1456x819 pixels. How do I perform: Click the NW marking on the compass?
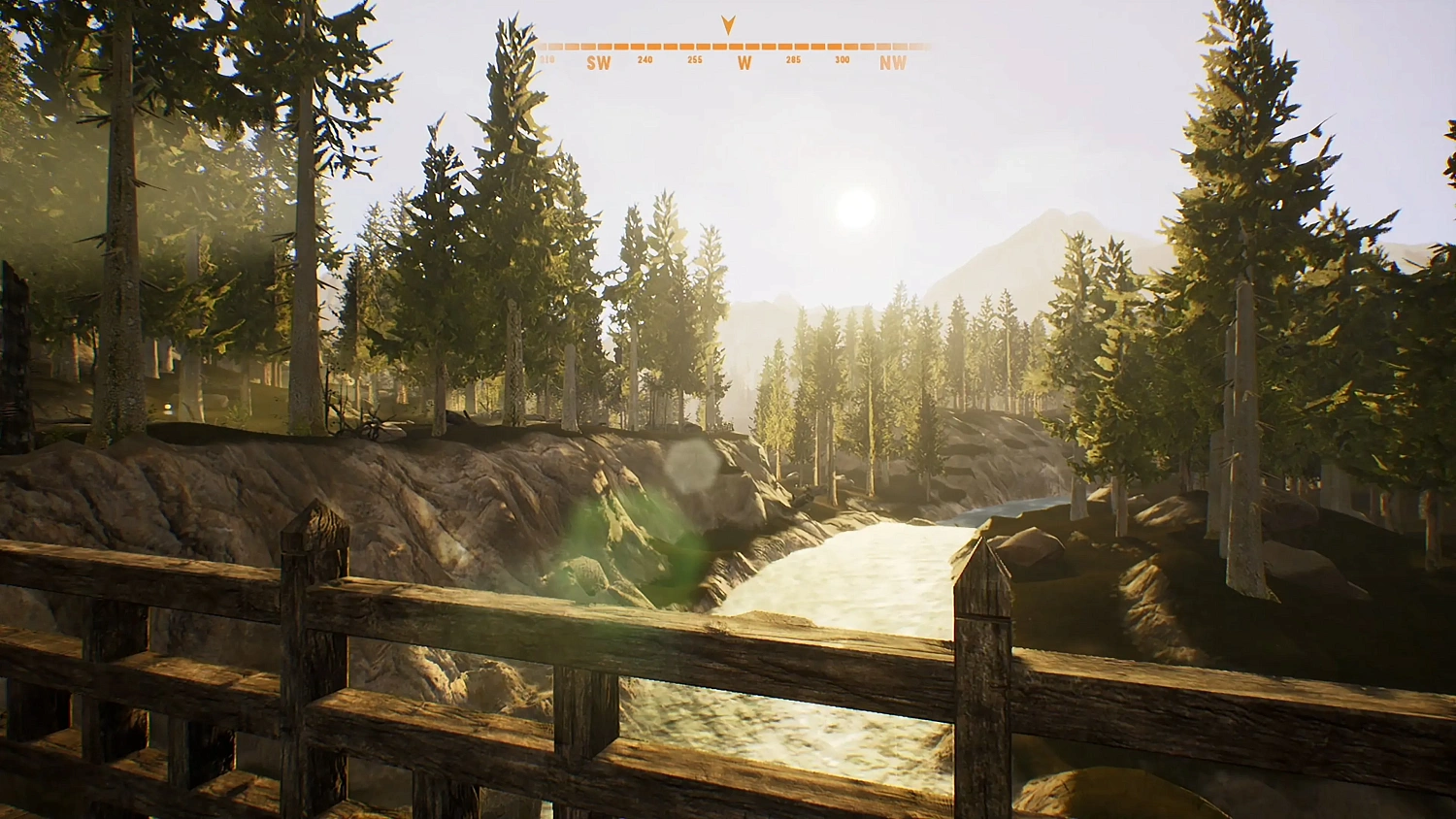click(x=893, y=62)
